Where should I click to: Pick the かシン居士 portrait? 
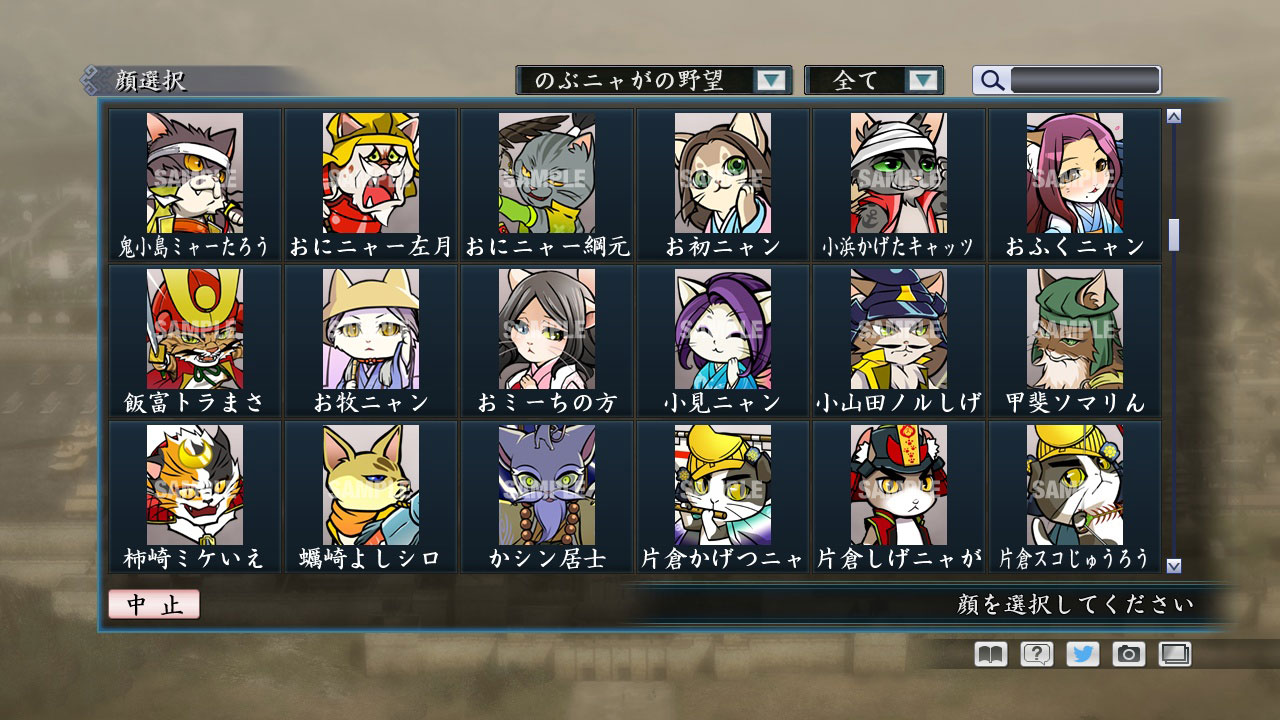(547, 485)
